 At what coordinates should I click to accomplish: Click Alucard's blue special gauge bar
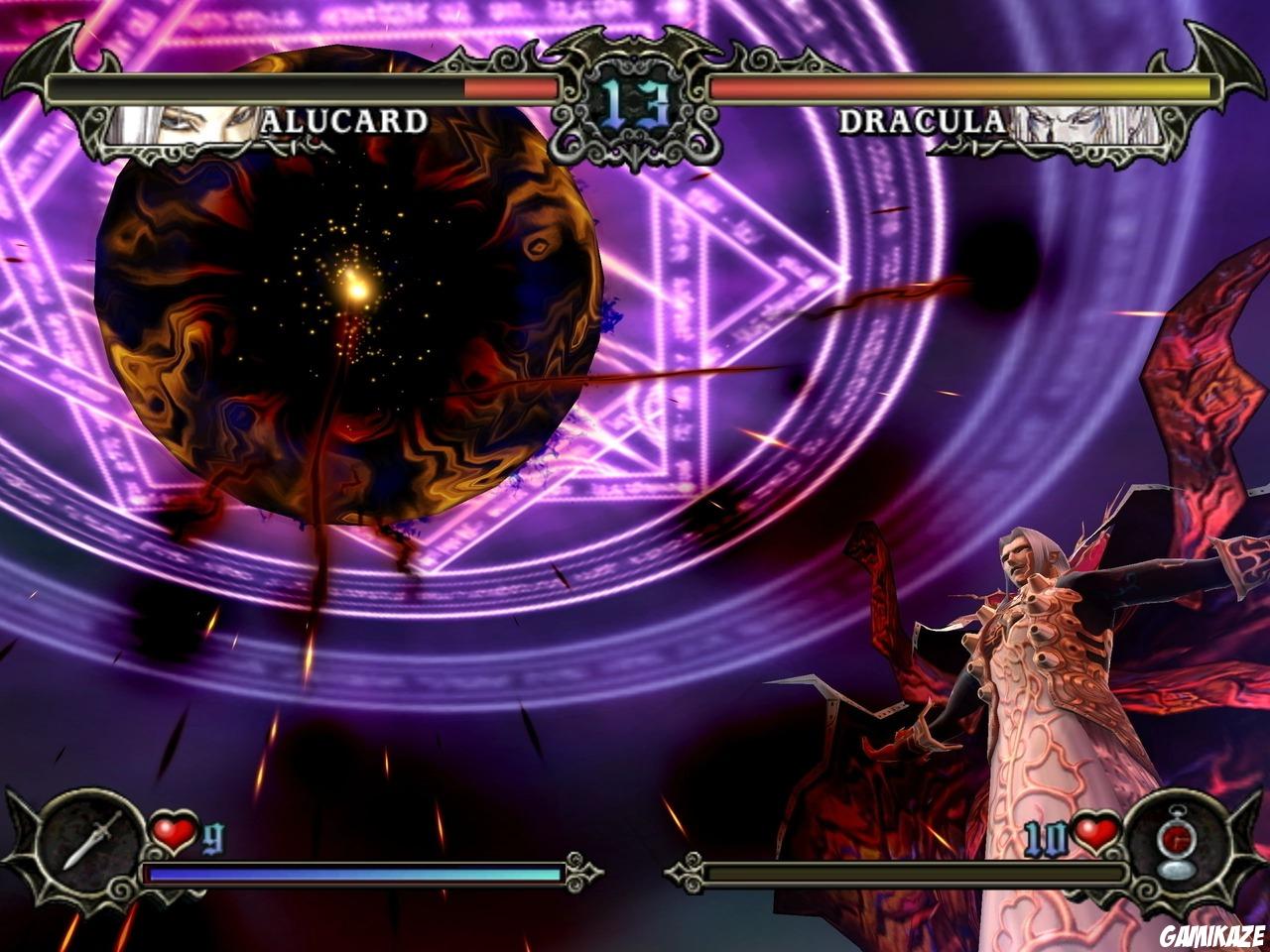(x=352, y=873)
